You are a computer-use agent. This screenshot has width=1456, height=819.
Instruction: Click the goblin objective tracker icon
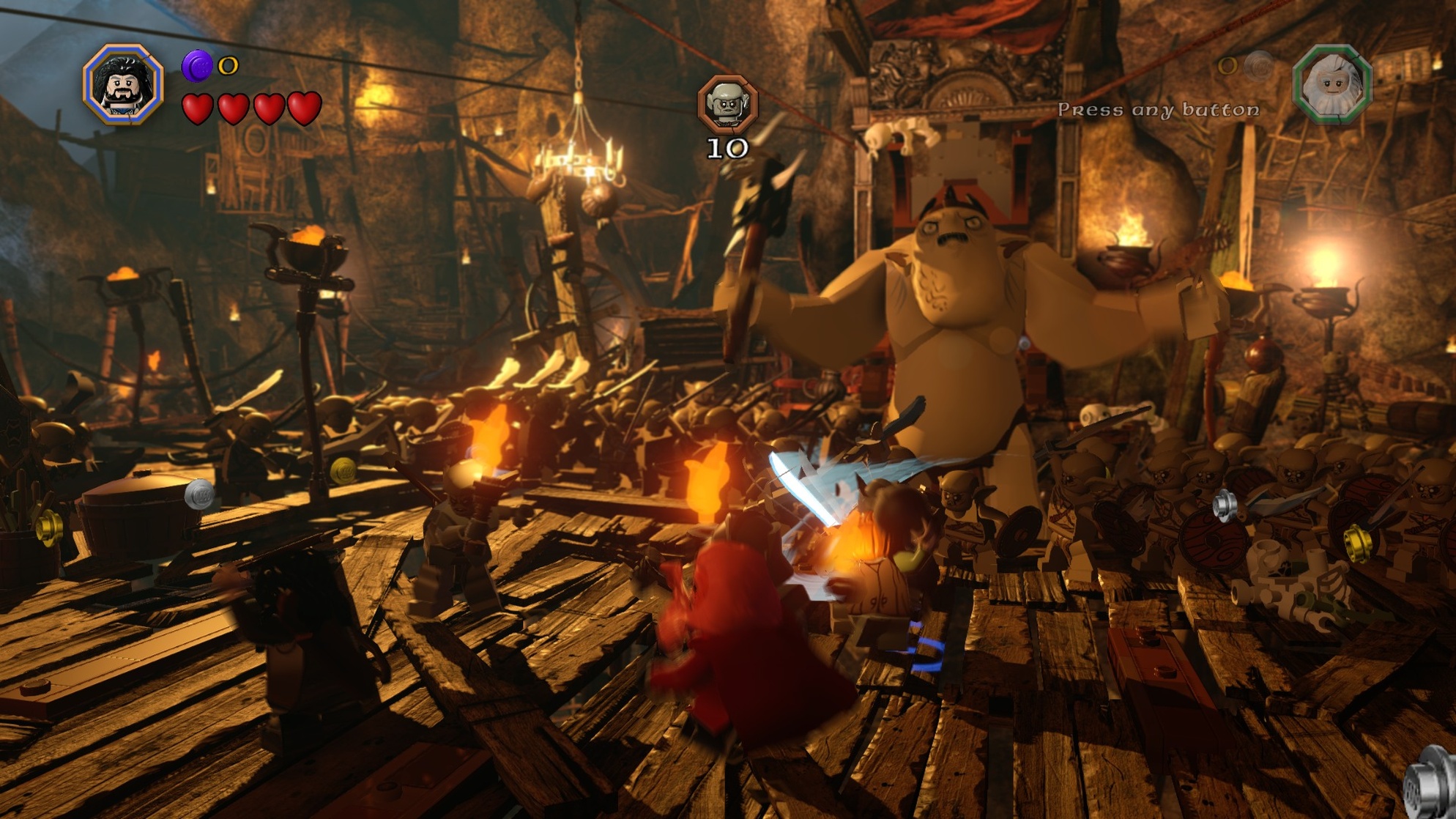tap(727, 104)
